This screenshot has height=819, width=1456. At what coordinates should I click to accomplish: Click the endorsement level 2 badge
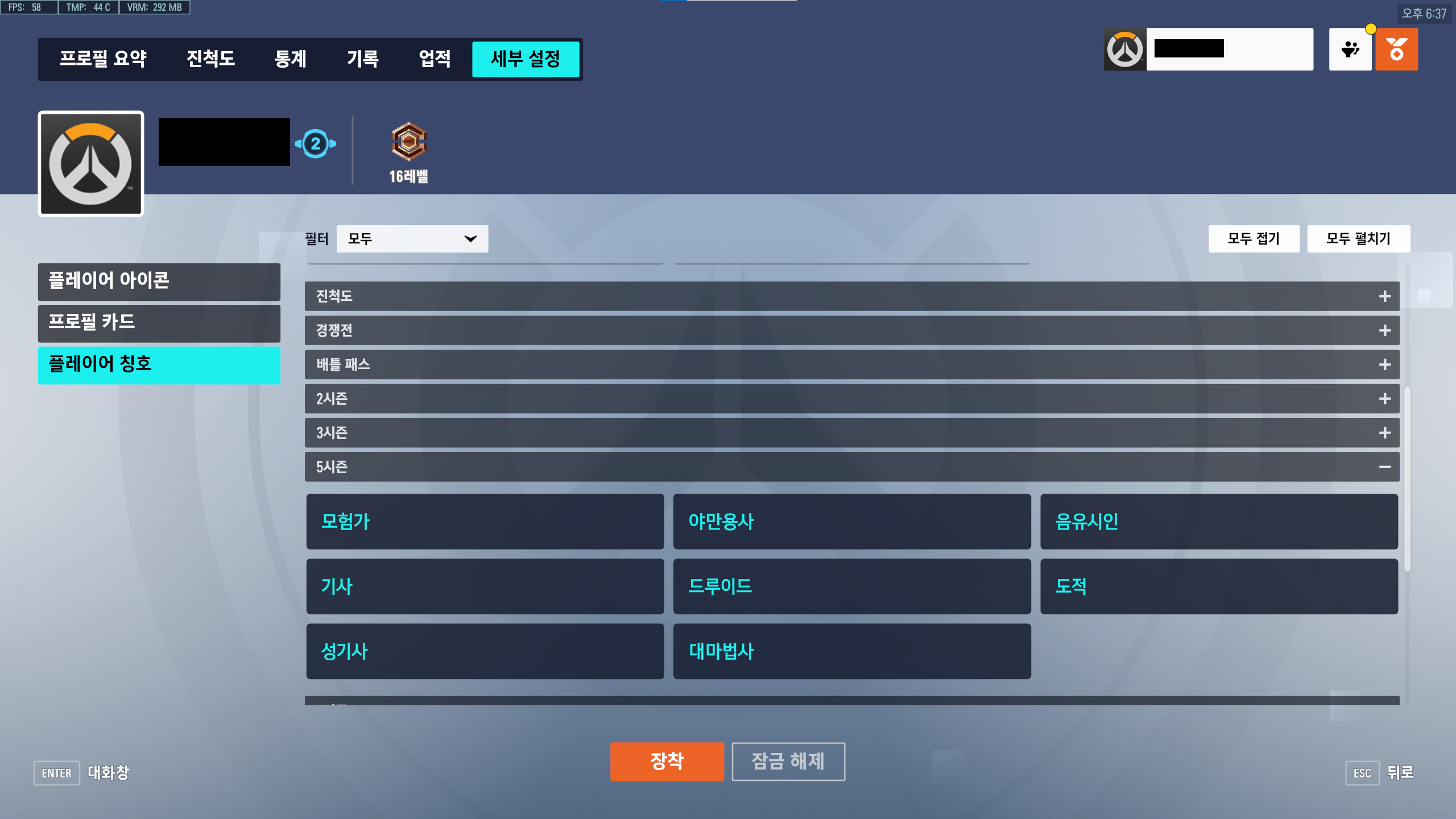click(x=315, y=143)
